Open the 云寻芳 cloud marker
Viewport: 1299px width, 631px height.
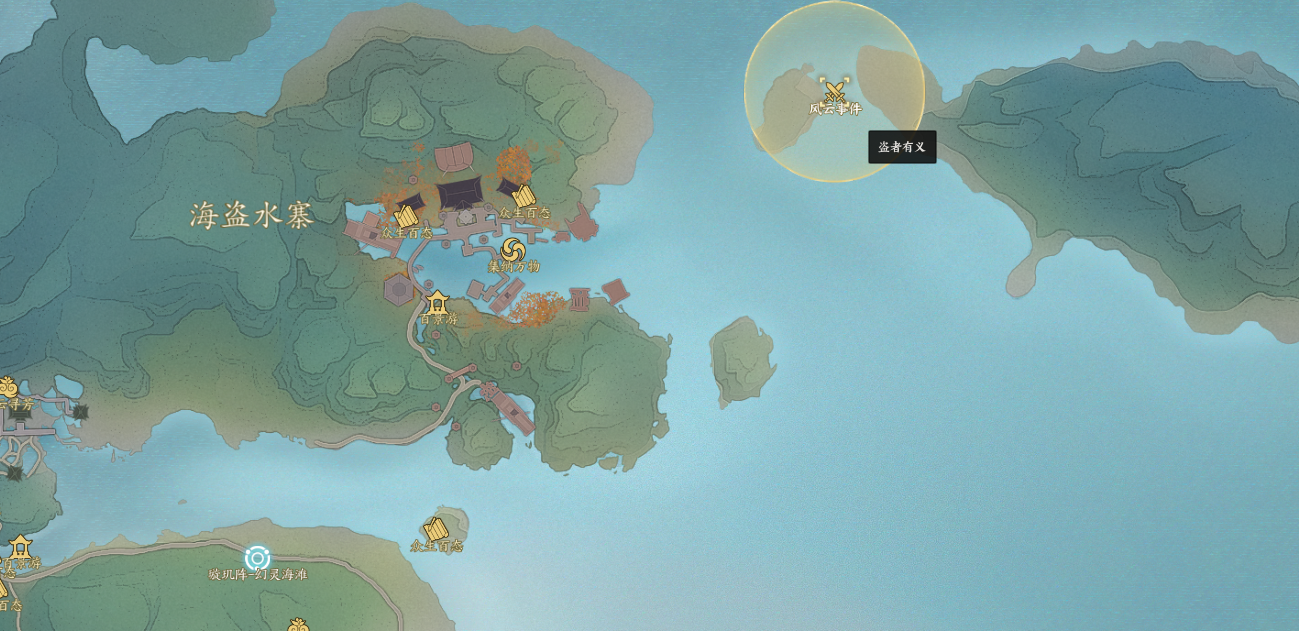(x=6, y=387)
